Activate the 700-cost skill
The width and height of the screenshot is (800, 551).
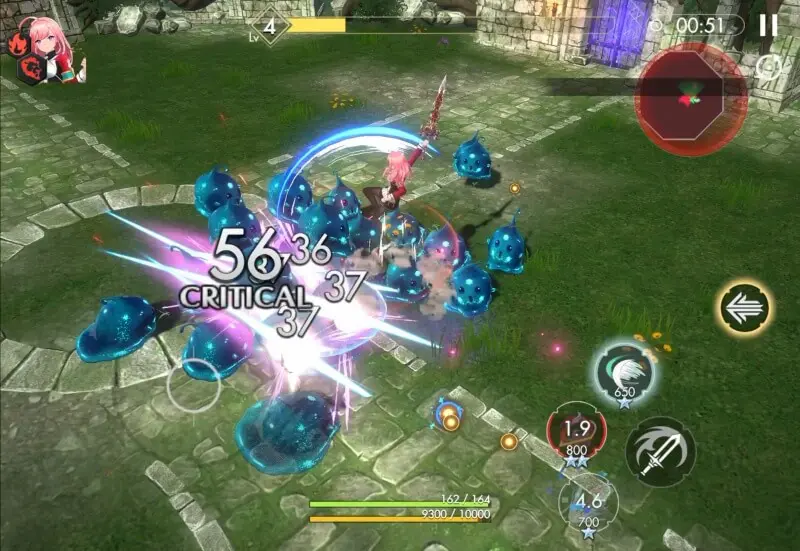click(x=589, y=501)
